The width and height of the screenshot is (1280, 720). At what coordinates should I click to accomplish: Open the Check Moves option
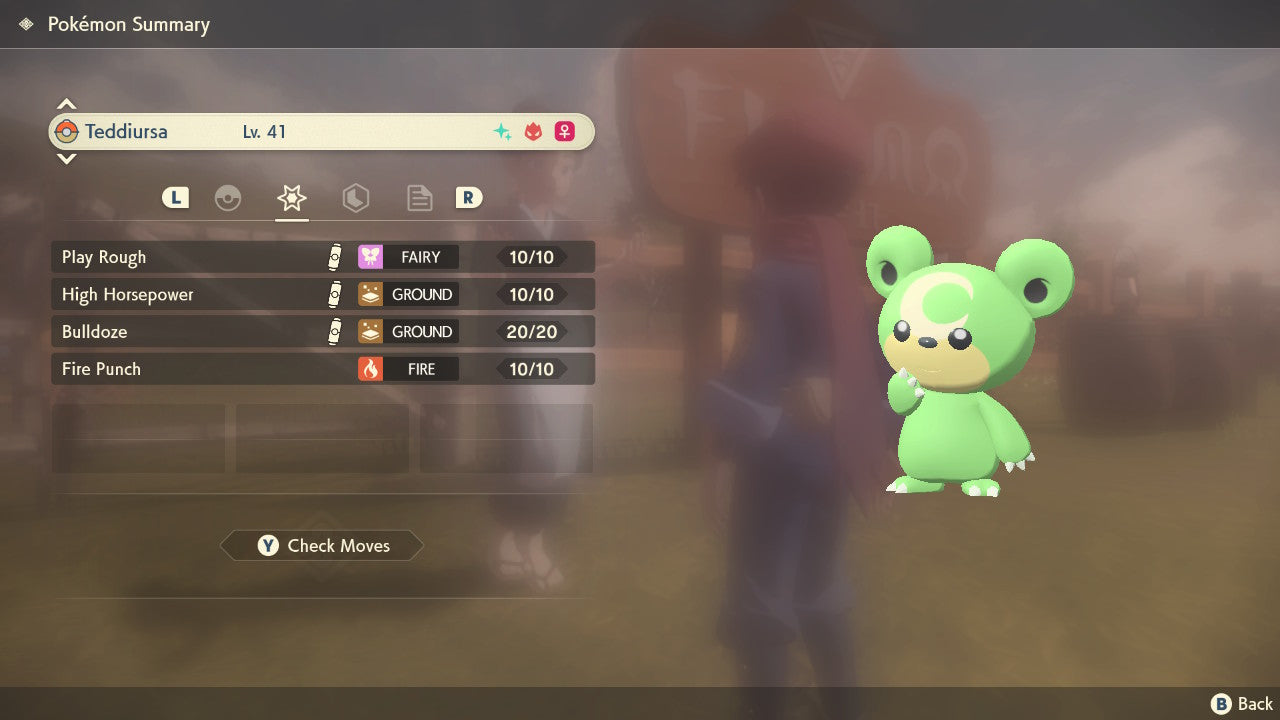tap(322, 546)
